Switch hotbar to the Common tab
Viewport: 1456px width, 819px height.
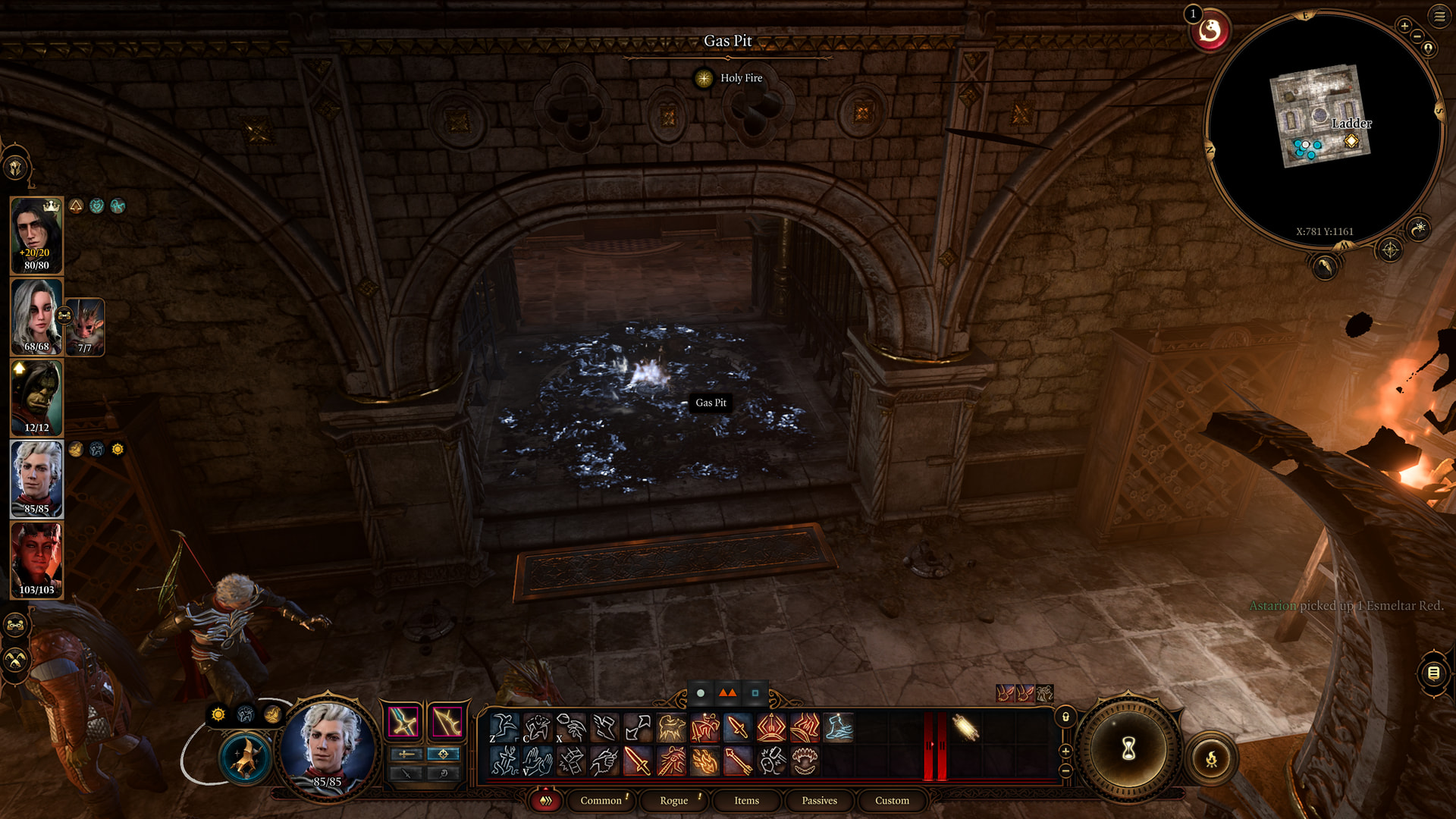(x=601, y=800)
